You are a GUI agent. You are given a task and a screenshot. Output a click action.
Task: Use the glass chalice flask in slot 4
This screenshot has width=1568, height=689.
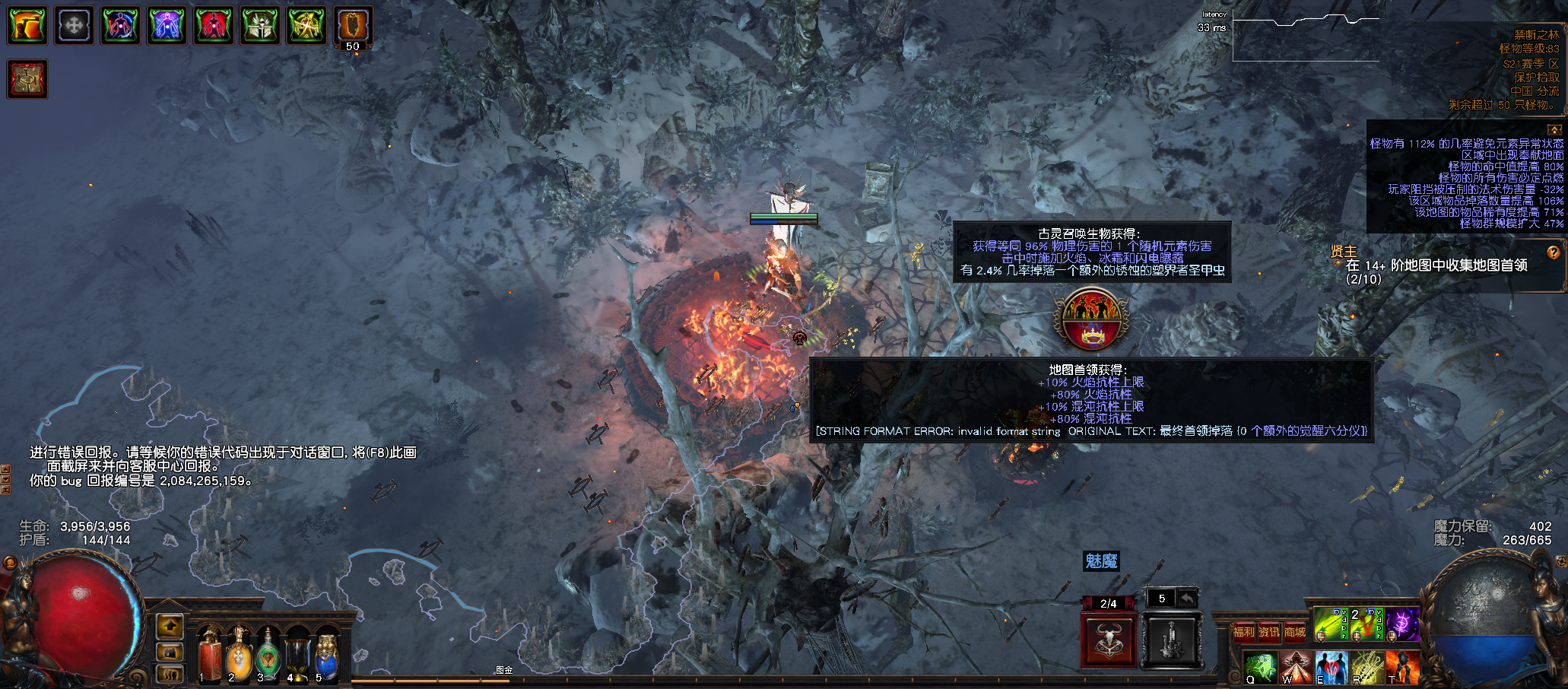pyautogui.click(x=297, y=654)
